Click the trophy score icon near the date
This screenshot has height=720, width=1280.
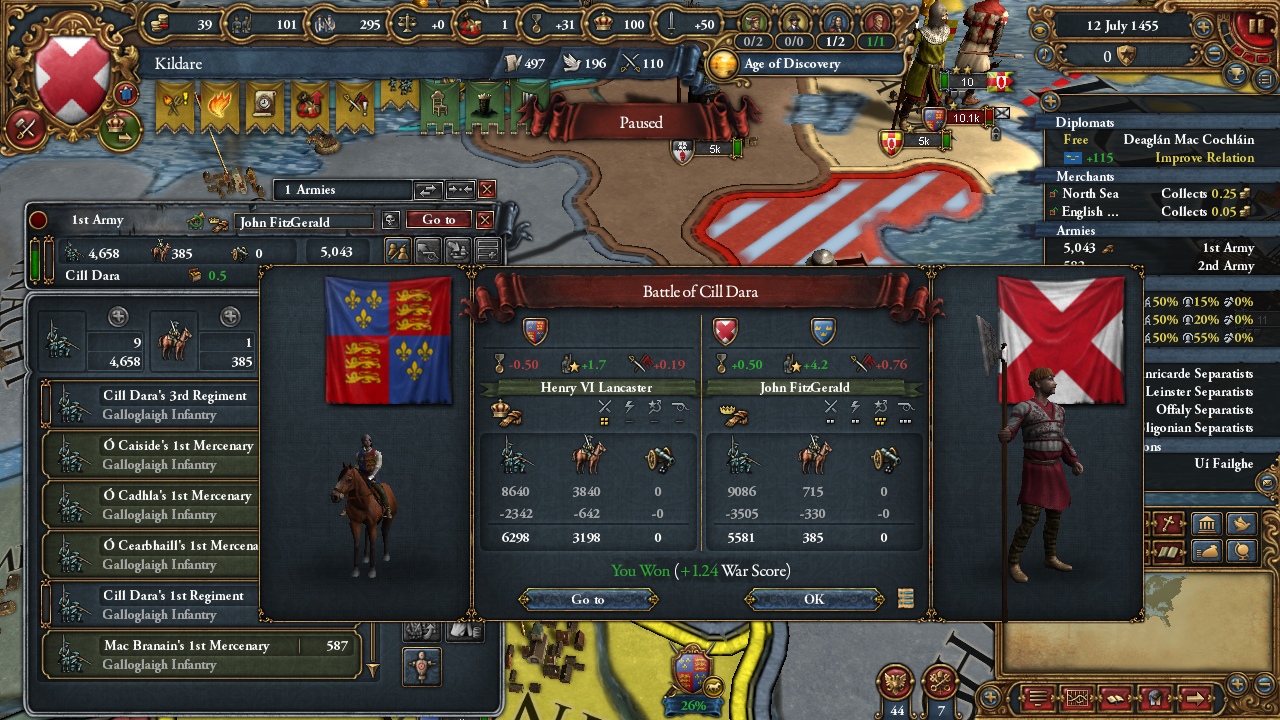click(1236, 76)
